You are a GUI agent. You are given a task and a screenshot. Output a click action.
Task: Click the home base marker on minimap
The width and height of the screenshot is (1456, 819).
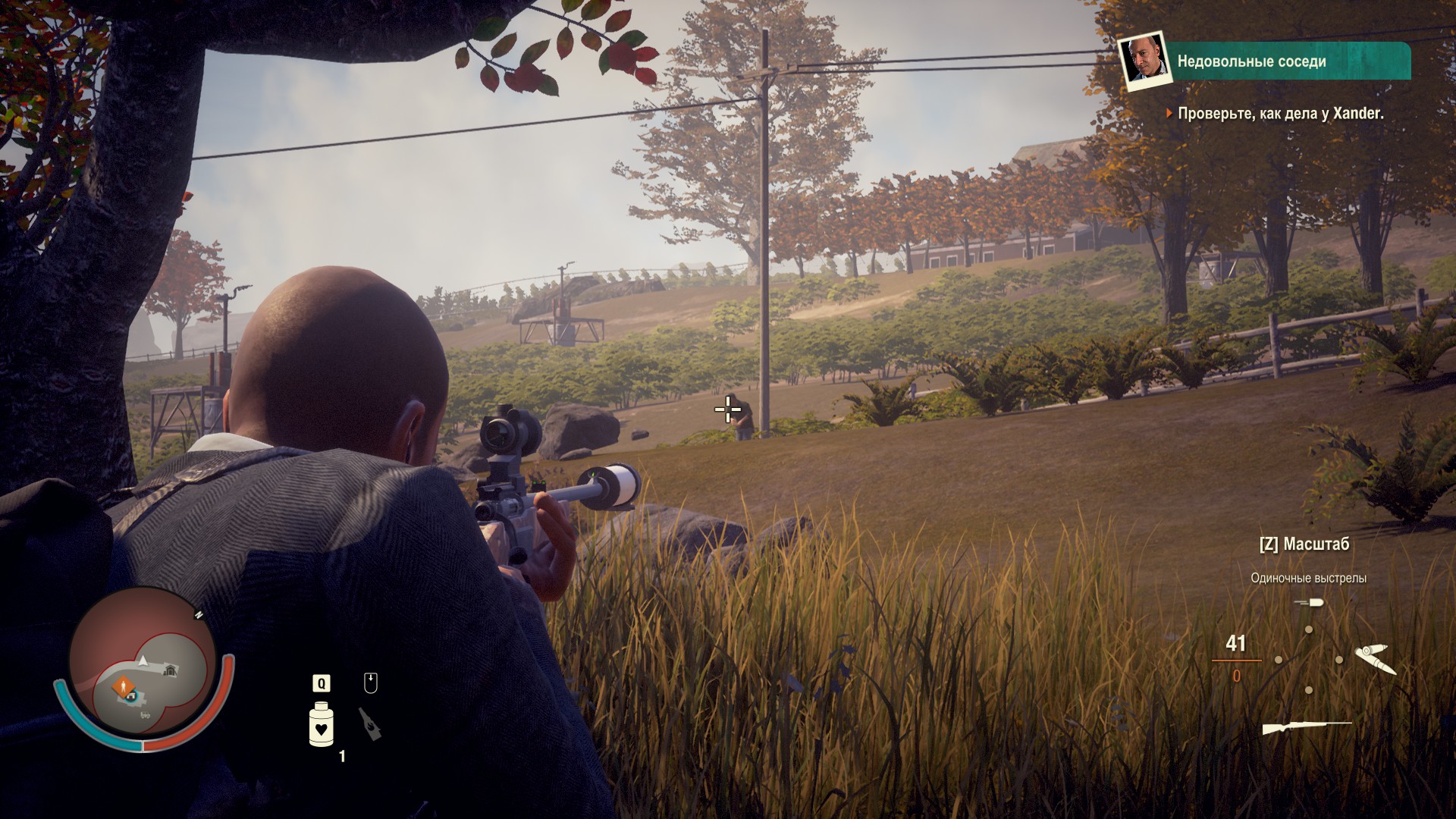click(x=171, y=669)
